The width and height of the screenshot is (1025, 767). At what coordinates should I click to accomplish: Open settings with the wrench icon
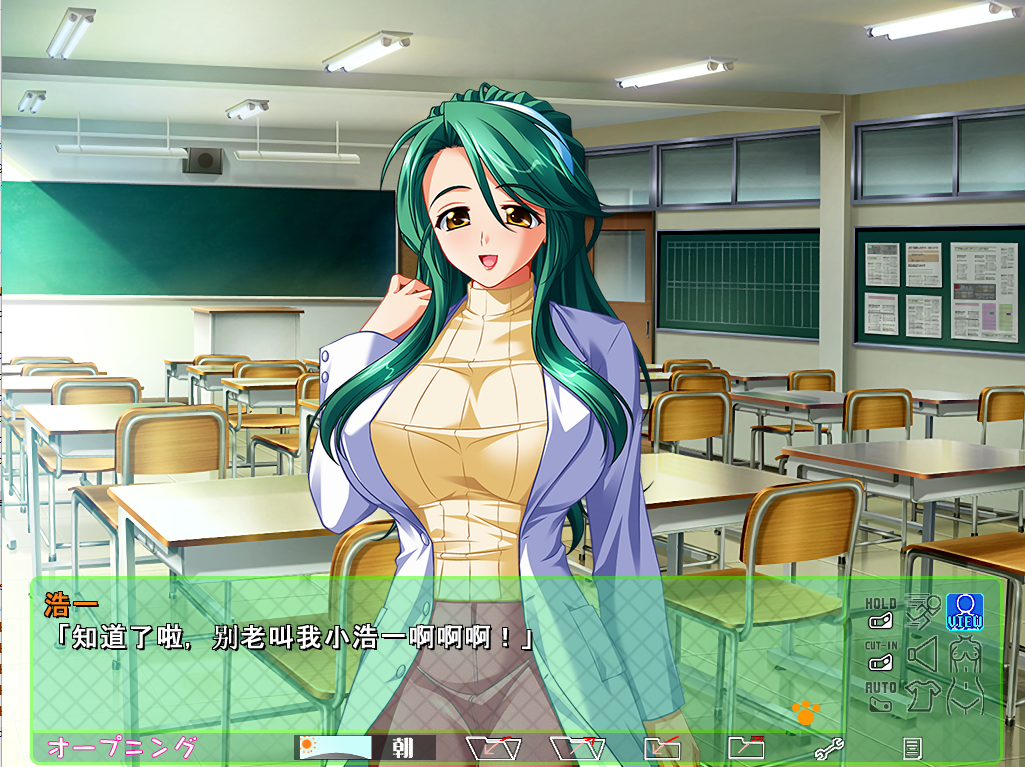point(829,747)
